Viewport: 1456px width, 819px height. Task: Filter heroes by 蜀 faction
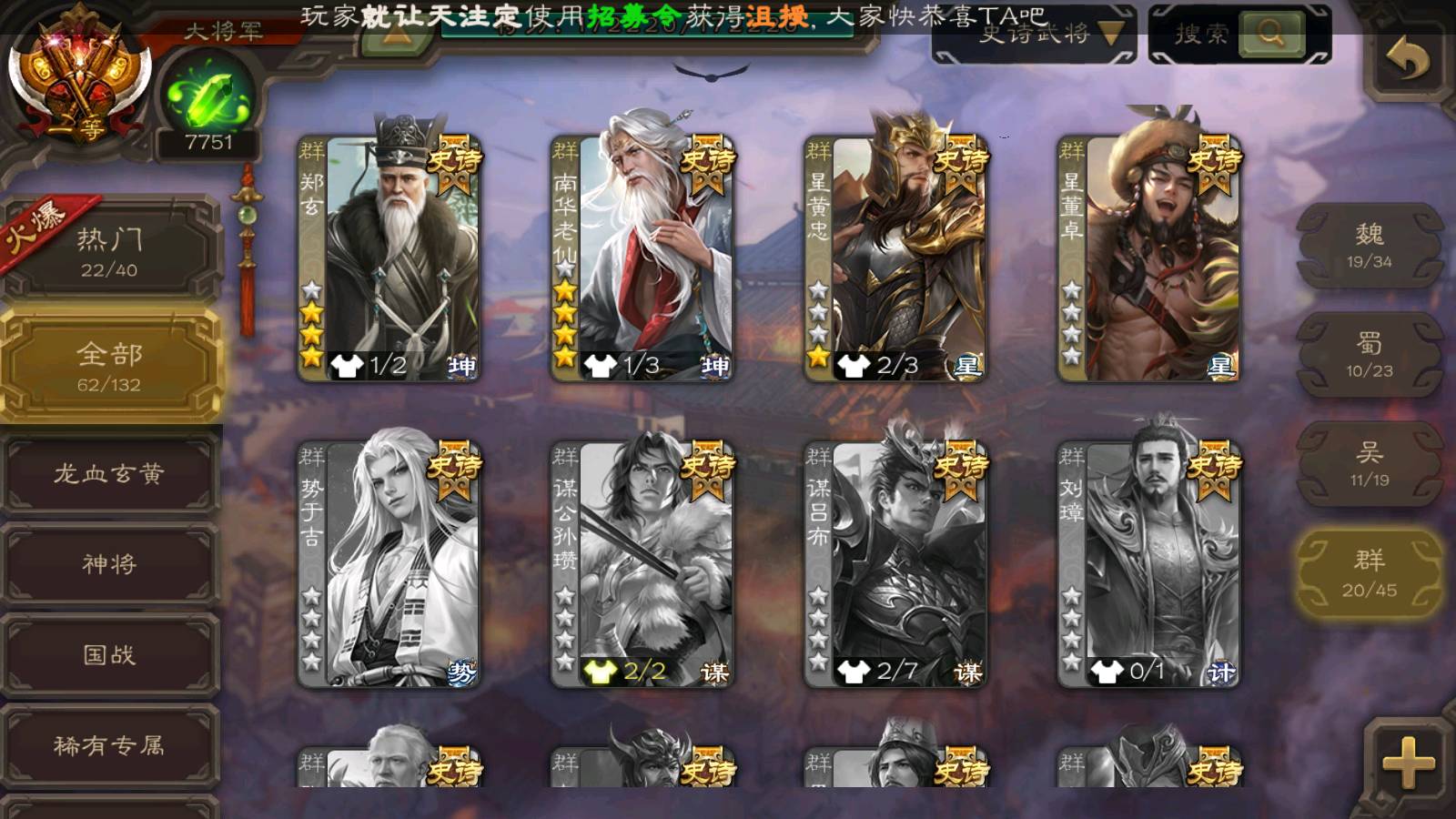pos(1369,355)
